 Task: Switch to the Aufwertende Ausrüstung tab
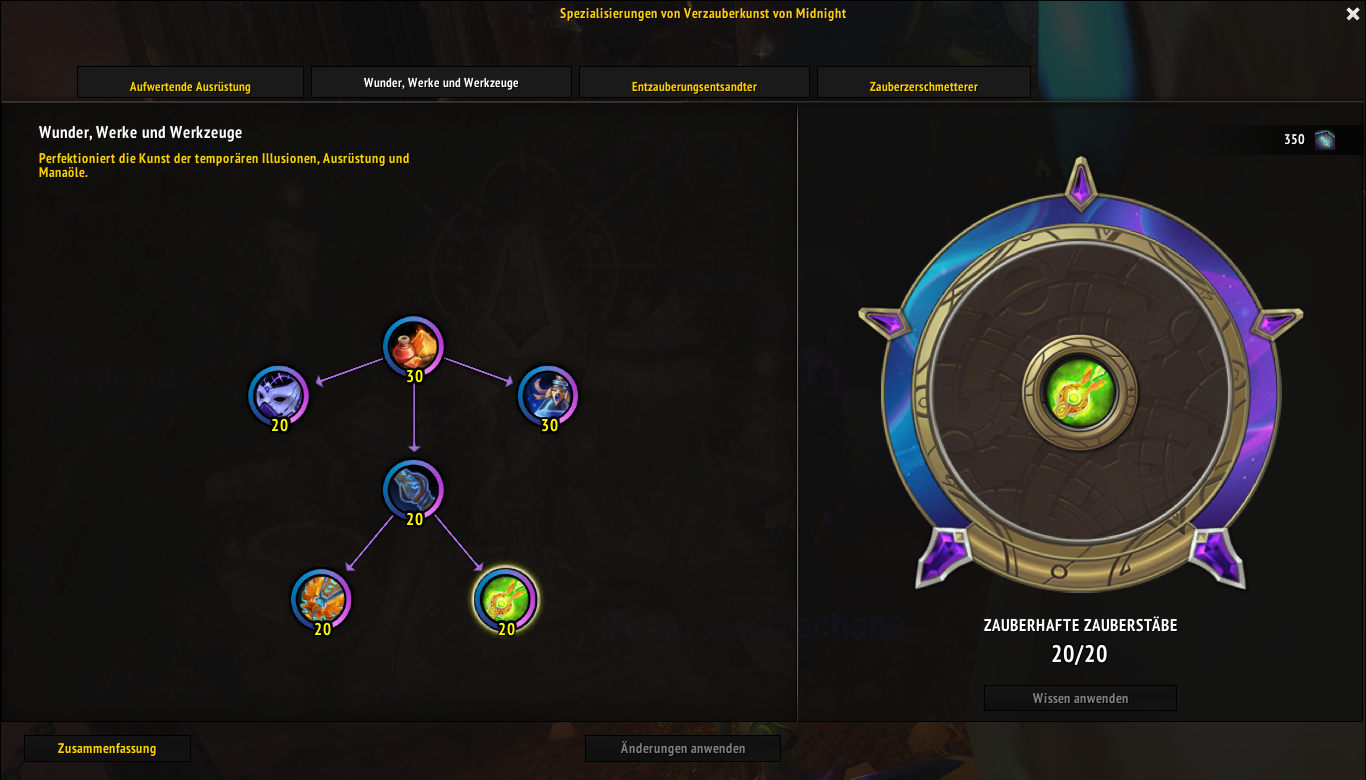[x=190, y=84]
